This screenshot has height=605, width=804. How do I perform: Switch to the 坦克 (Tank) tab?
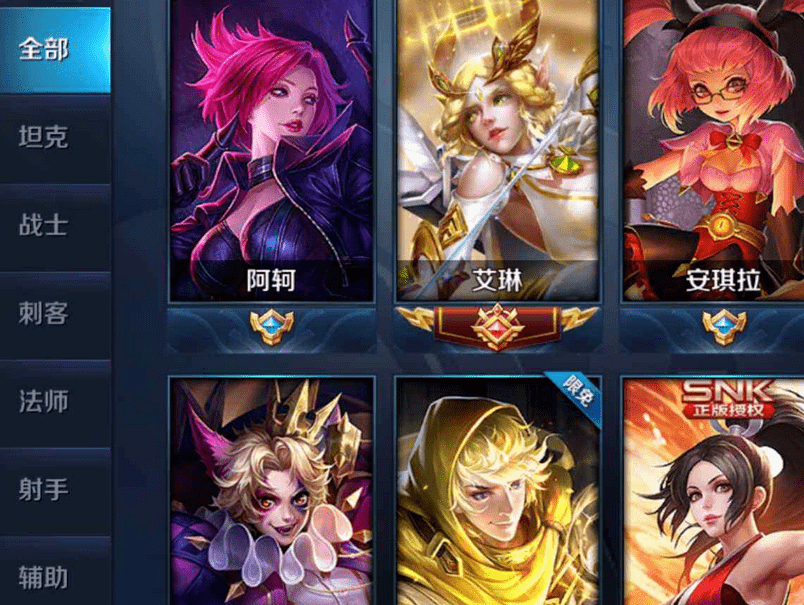(x=45, y=137)
